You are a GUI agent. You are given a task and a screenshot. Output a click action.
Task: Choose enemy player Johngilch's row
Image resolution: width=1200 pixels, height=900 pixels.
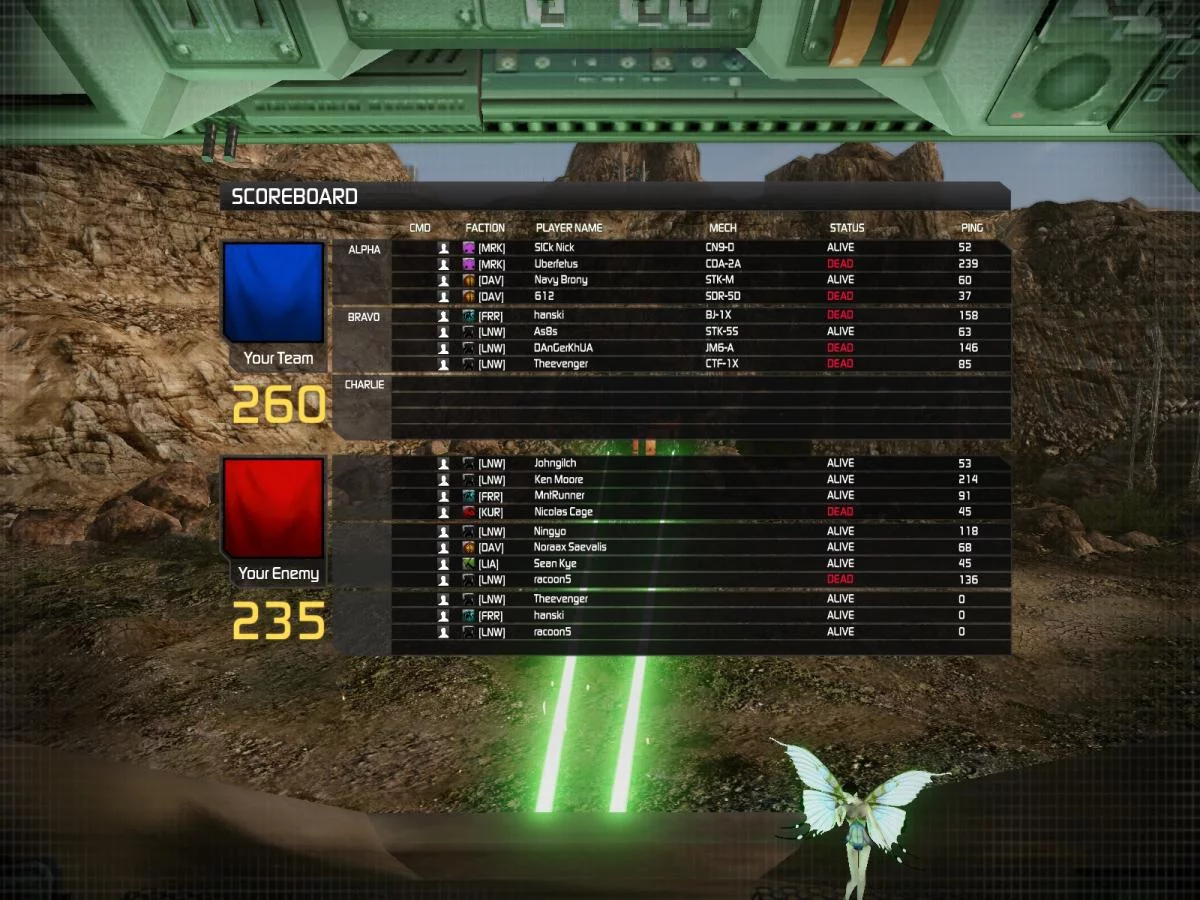click(555, 464)
